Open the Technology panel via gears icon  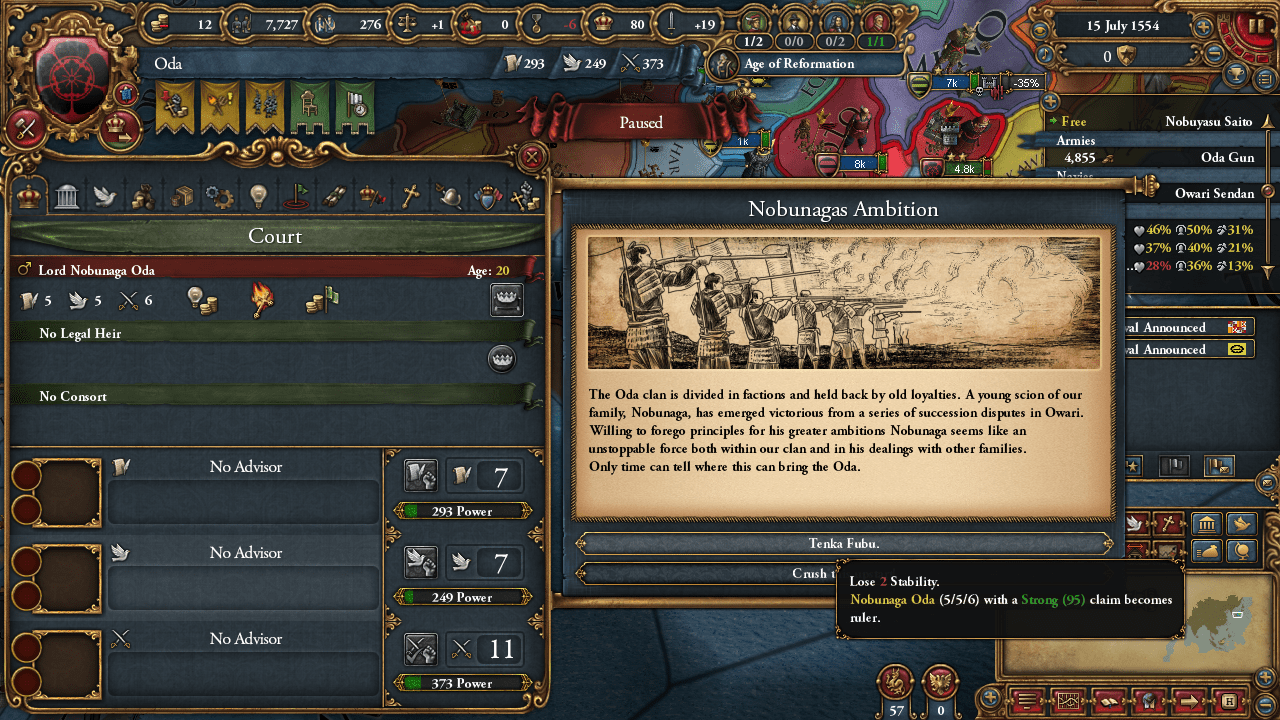pos(219,196)
